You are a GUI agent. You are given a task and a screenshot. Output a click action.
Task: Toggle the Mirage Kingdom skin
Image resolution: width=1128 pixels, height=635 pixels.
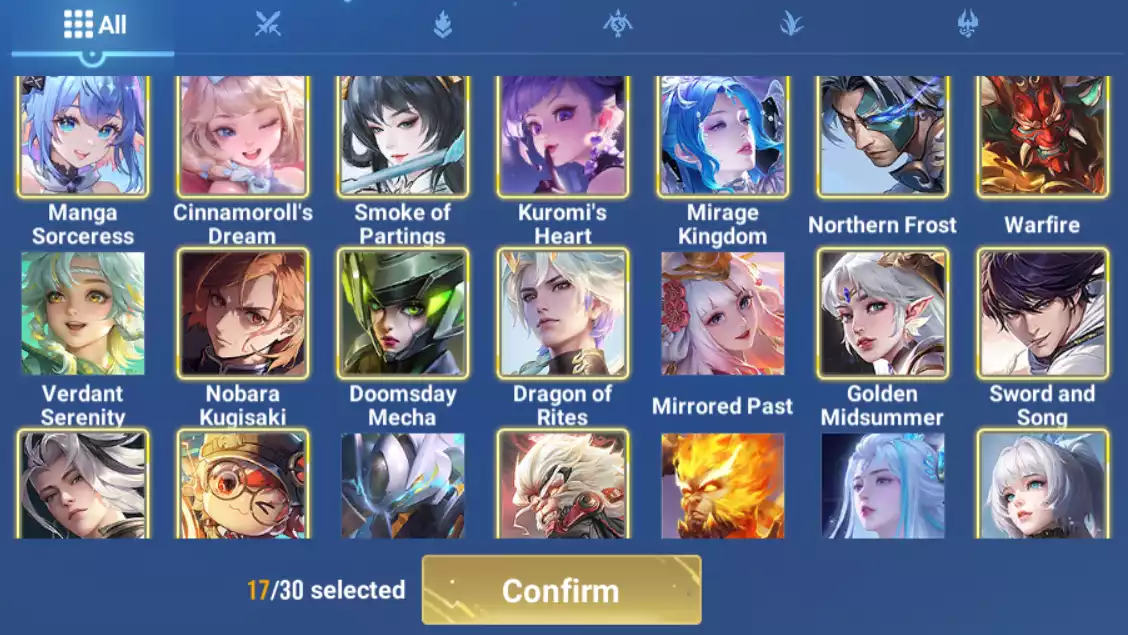722,136
